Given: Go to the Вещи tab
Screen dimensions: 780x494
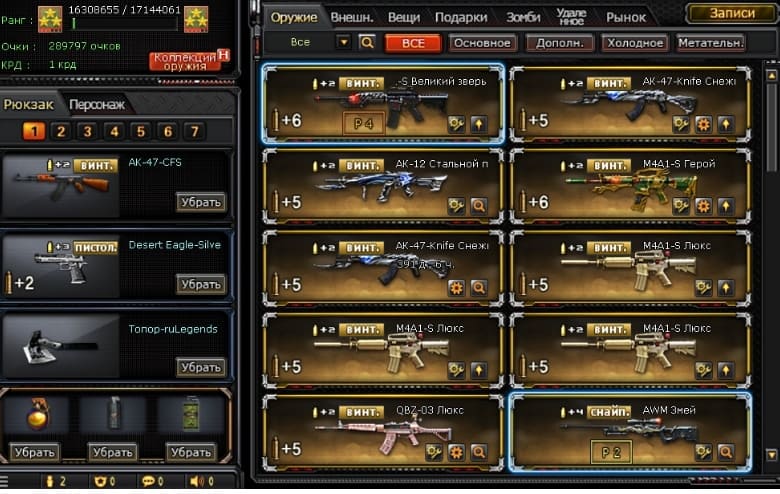Looking at the screenshot, I should [x=403, y=17].
